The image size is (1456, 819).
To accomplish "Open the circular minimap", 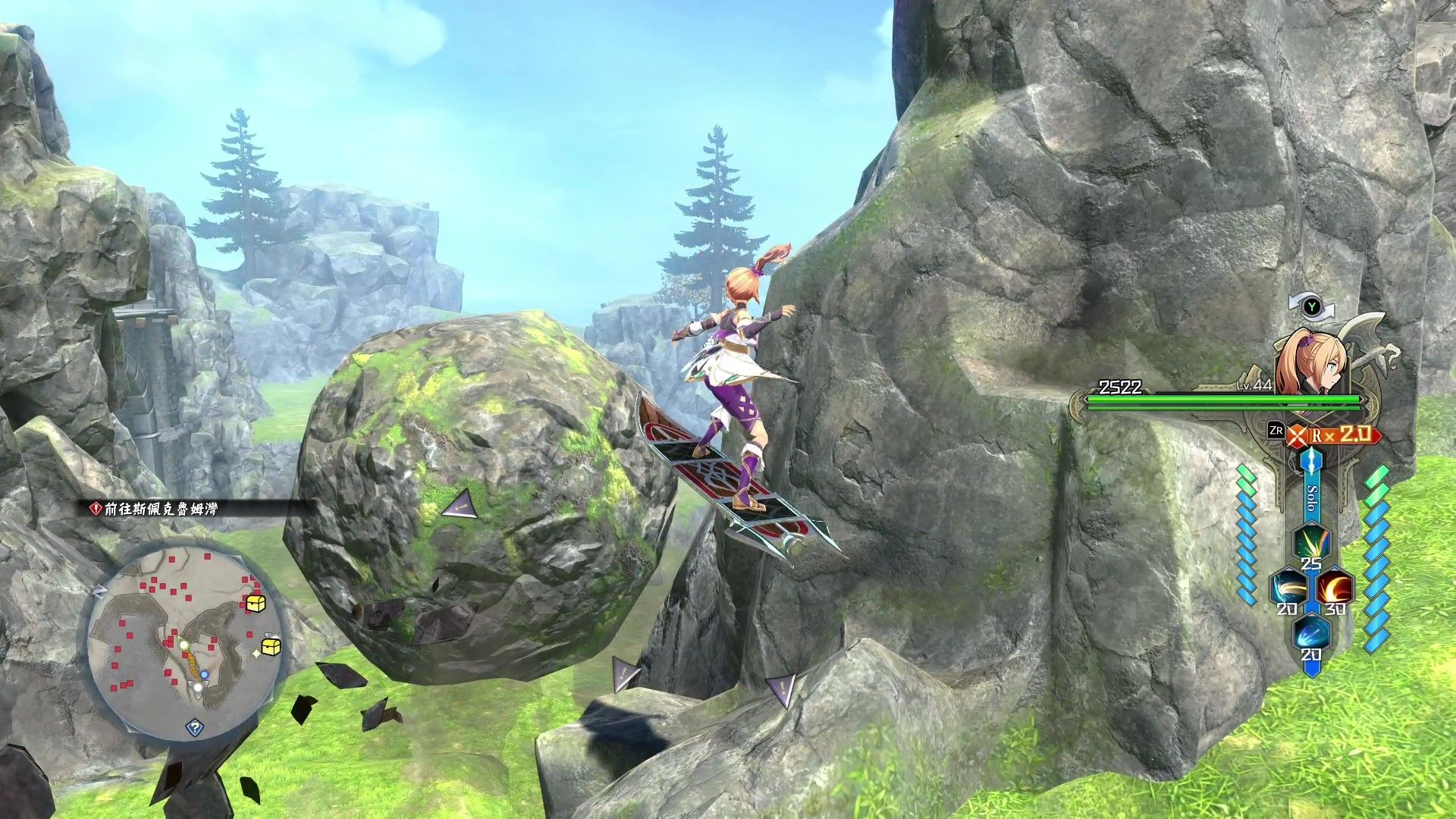I will pyautogui.click(x=186, y=644).
